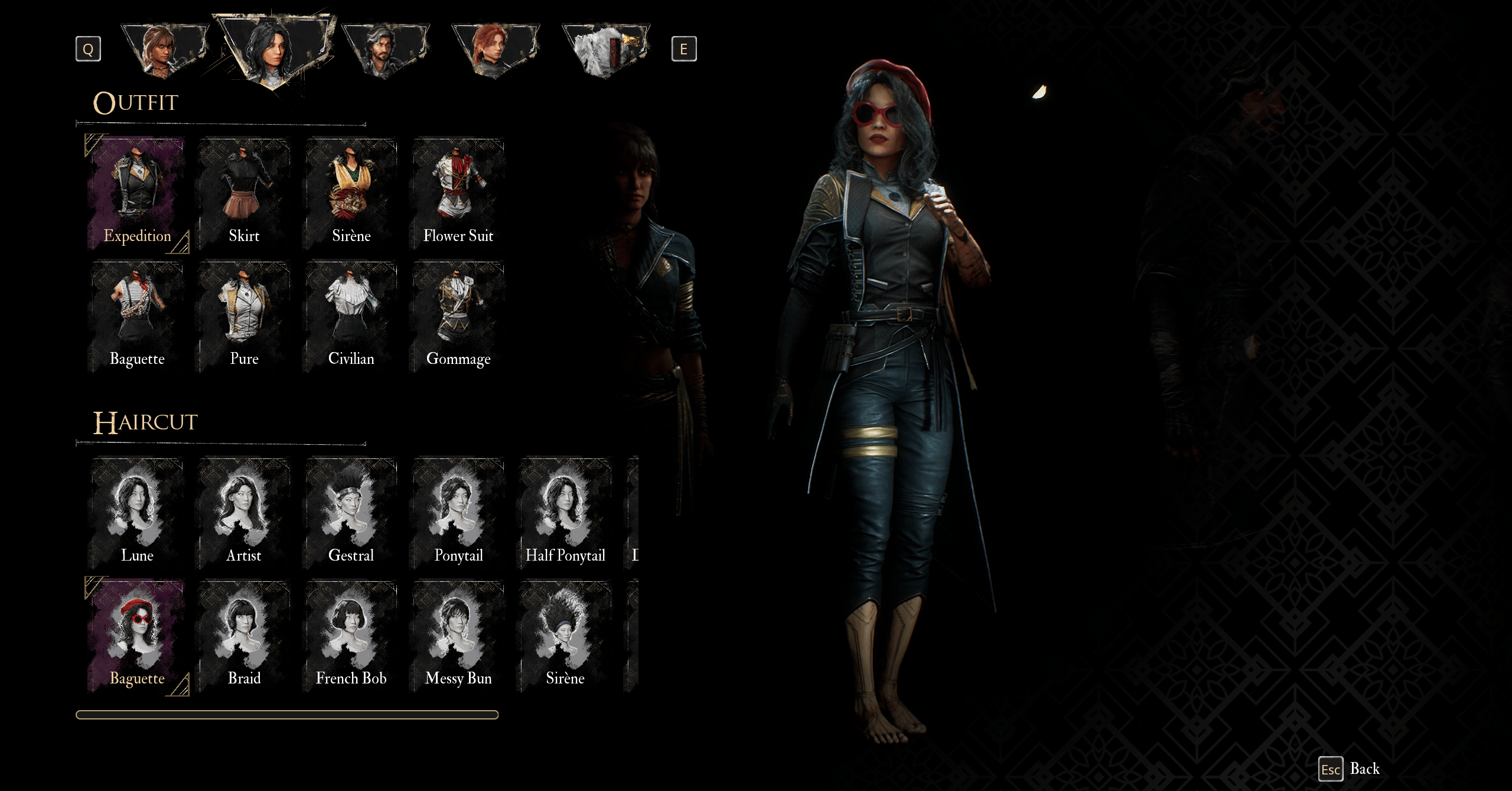Choose the Lune haircut
Image resolution: width=1512 pixels, height=791 pixels.
(137, 513)
